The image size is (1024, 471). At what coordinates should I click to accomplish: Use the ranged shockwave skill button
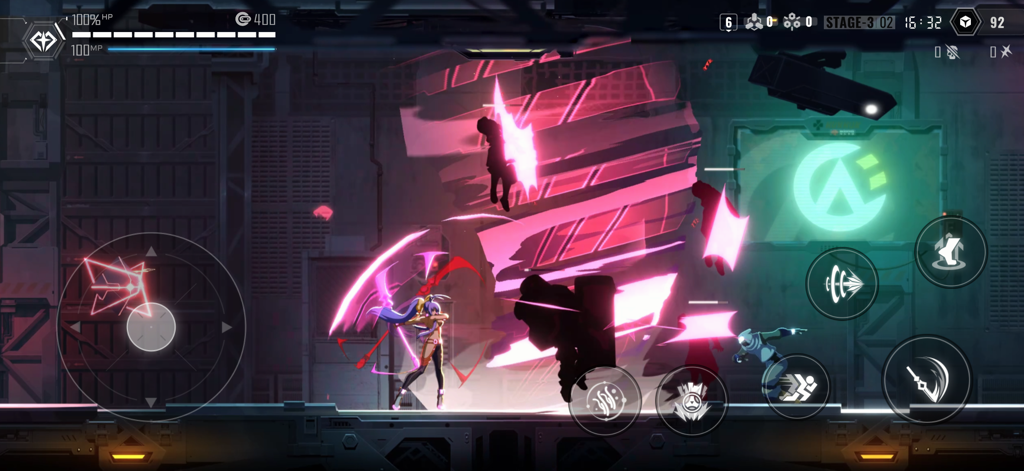click(842, 284)
